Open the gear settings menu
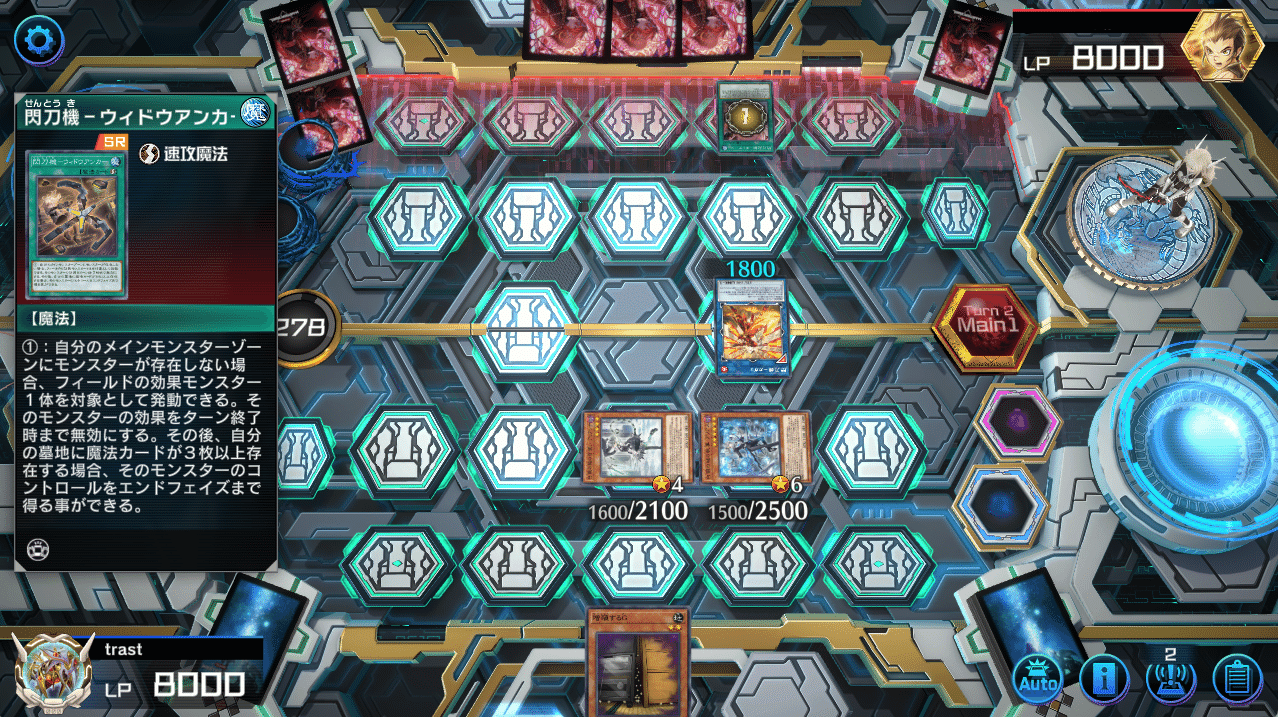The height and width of the screenshot is (717, 1278). pos(38,40)
